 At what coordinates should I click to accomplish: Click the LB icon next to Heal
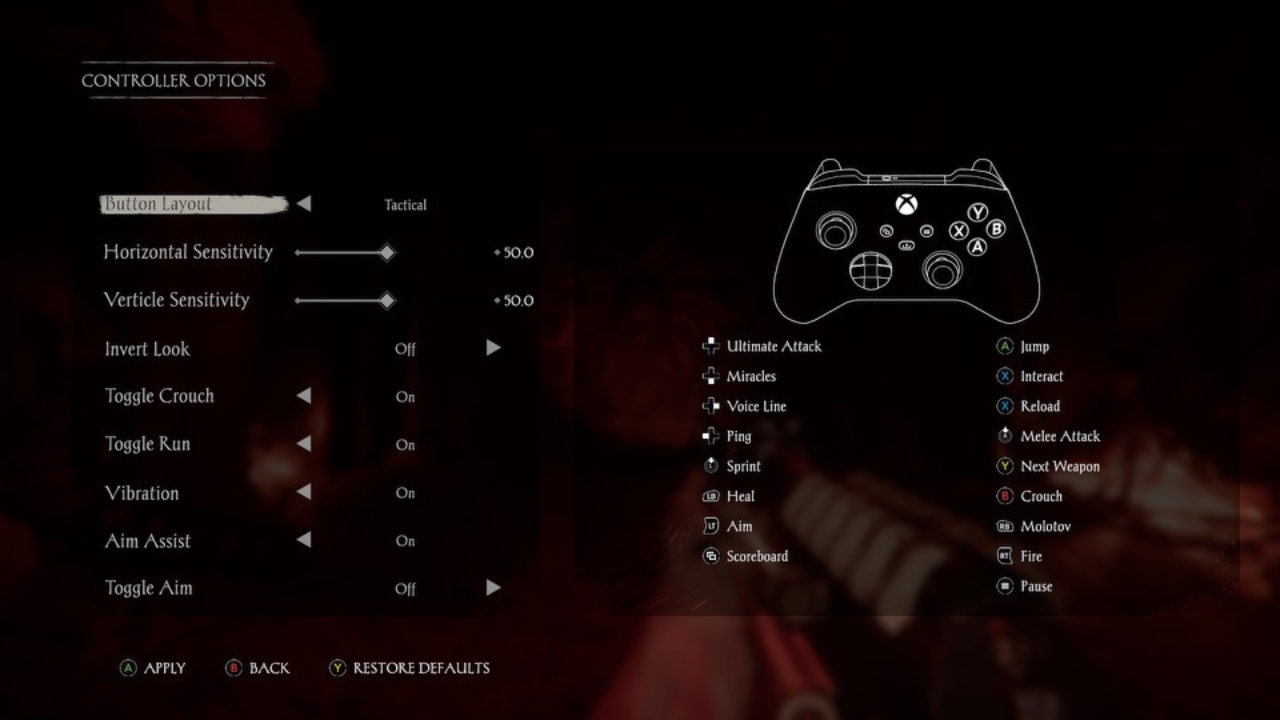(x=711, y=496)
